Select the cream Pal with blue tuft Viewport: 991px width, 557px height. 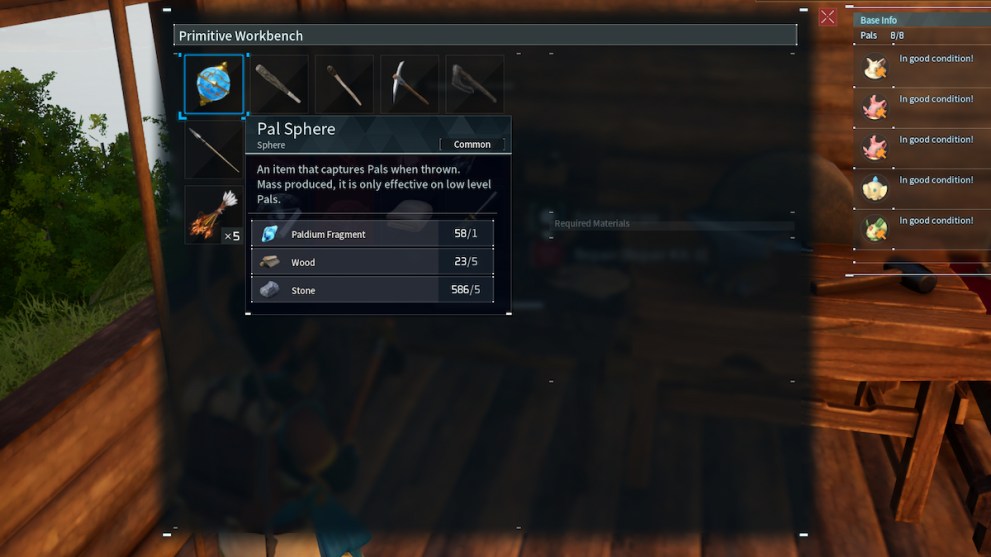(876, 188)
